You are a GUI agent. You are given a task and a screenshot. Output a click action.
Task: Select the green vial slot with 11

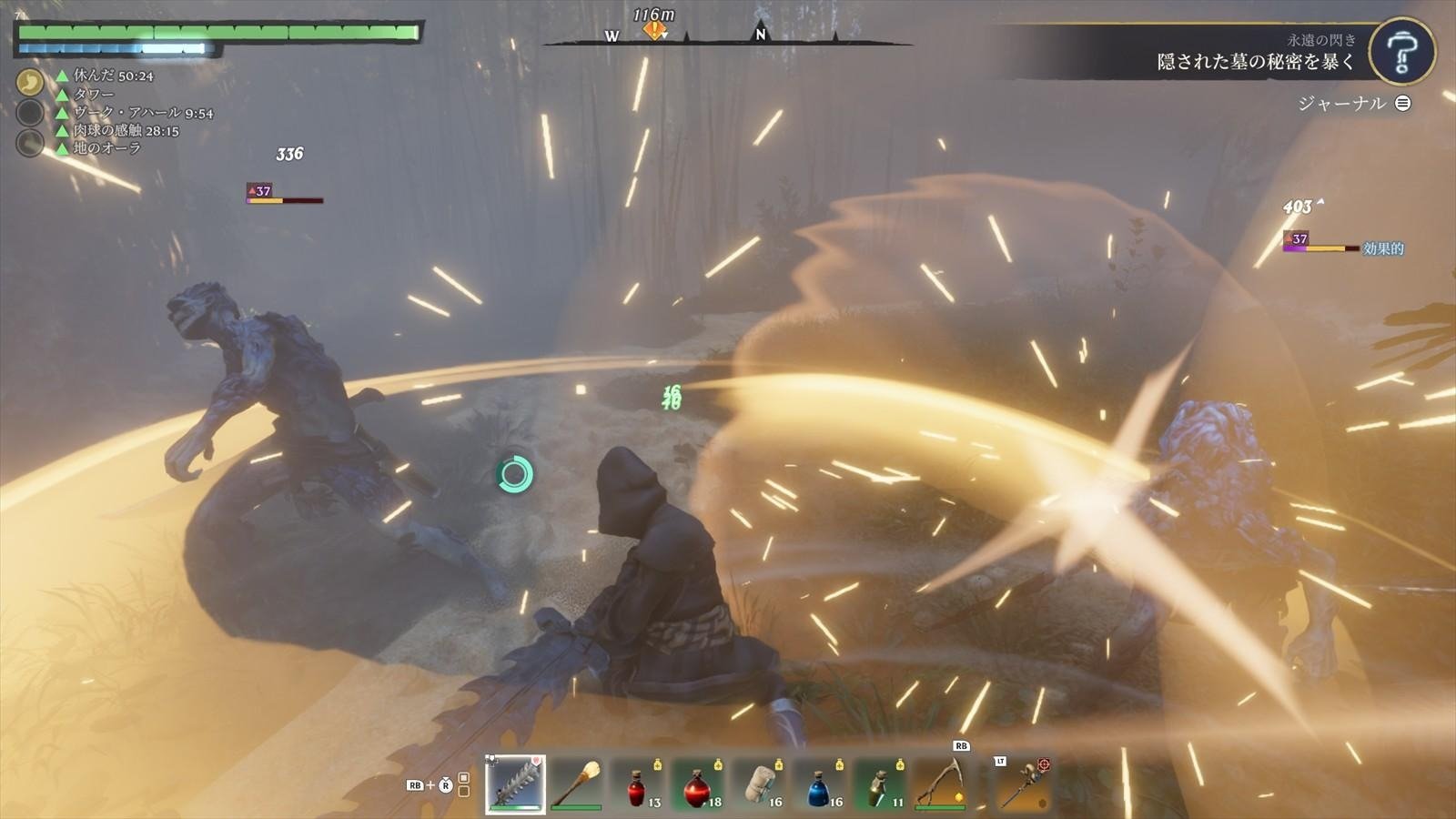coord(880,785)
